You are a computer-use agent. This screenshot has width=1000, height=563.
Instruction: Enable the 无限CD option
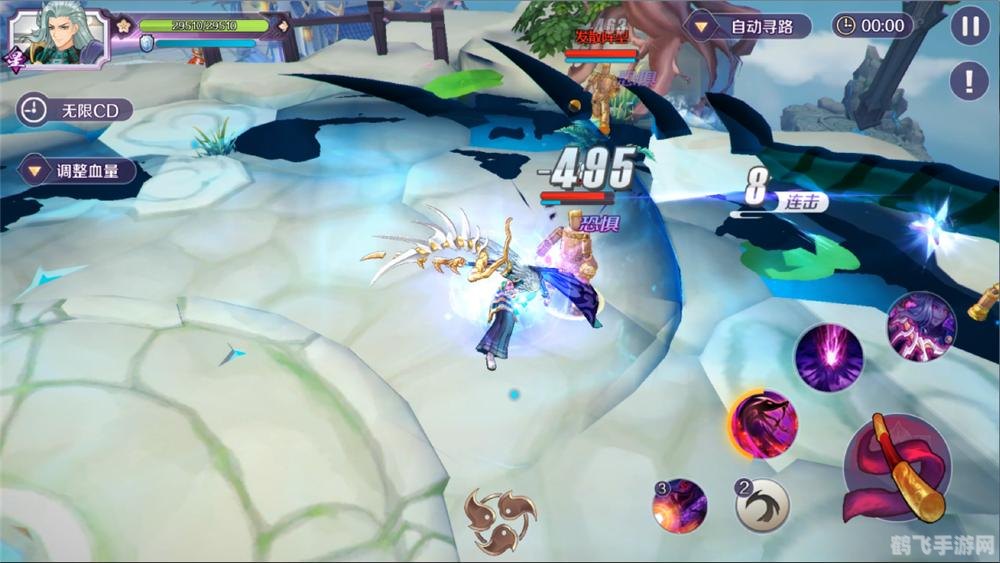[76, 109]
